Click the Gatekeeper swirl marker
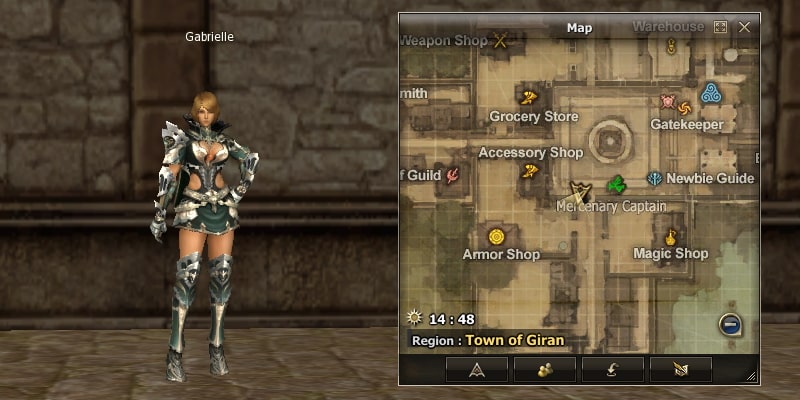Viewport: 800px width, 400px height. 685,107
